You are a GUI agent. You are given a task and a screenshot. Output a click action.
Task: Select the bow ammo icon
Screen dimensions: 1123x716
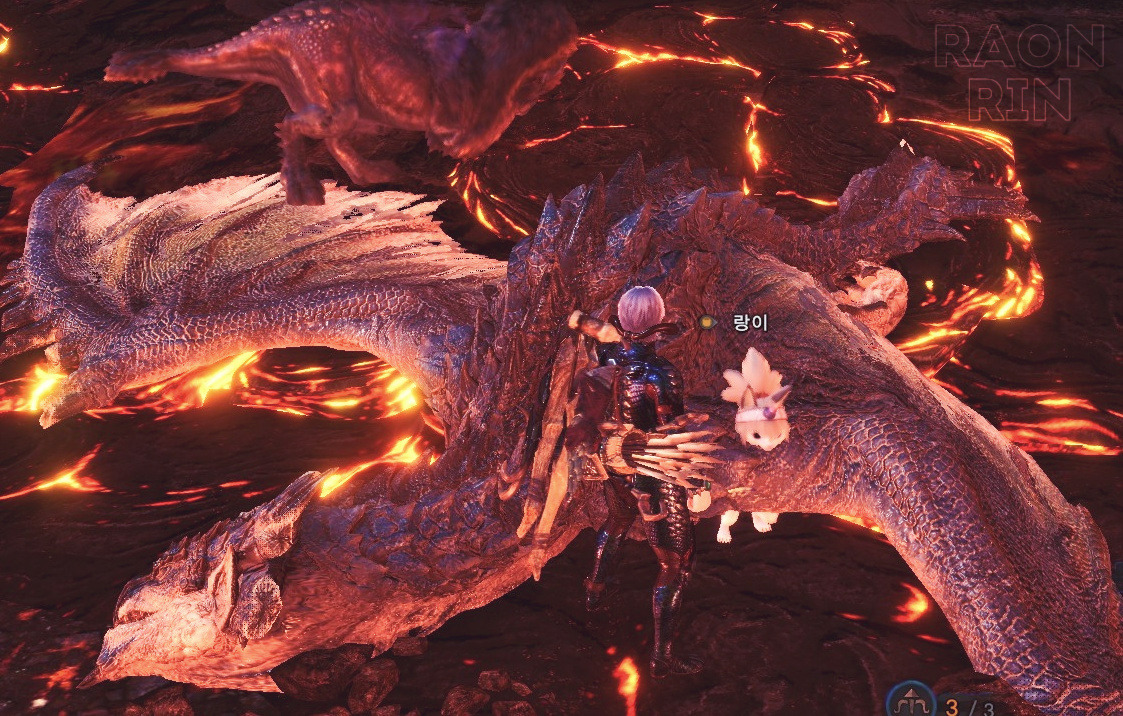tap(913, 700)
